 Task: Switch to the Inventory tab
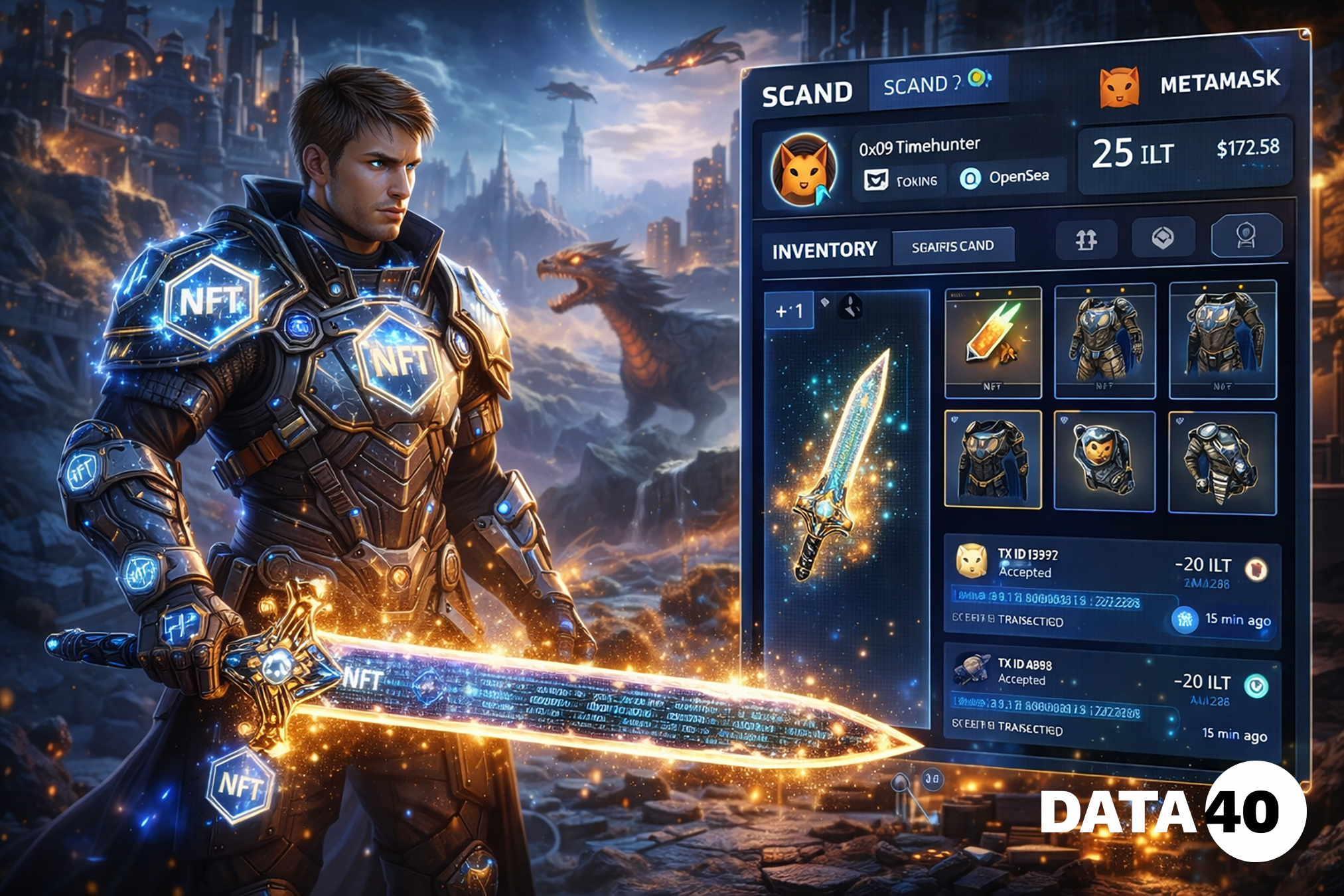coord(824,250)
